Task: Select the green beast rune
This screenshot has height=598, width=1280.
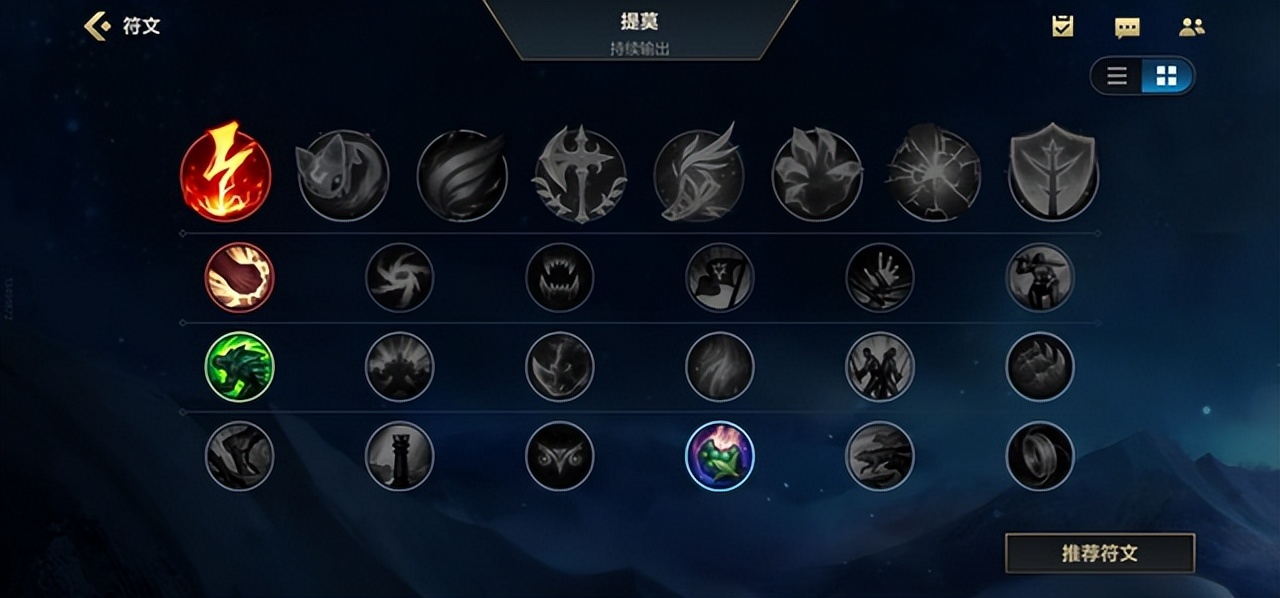Action: pyautogui.click(x=239, y=367)
